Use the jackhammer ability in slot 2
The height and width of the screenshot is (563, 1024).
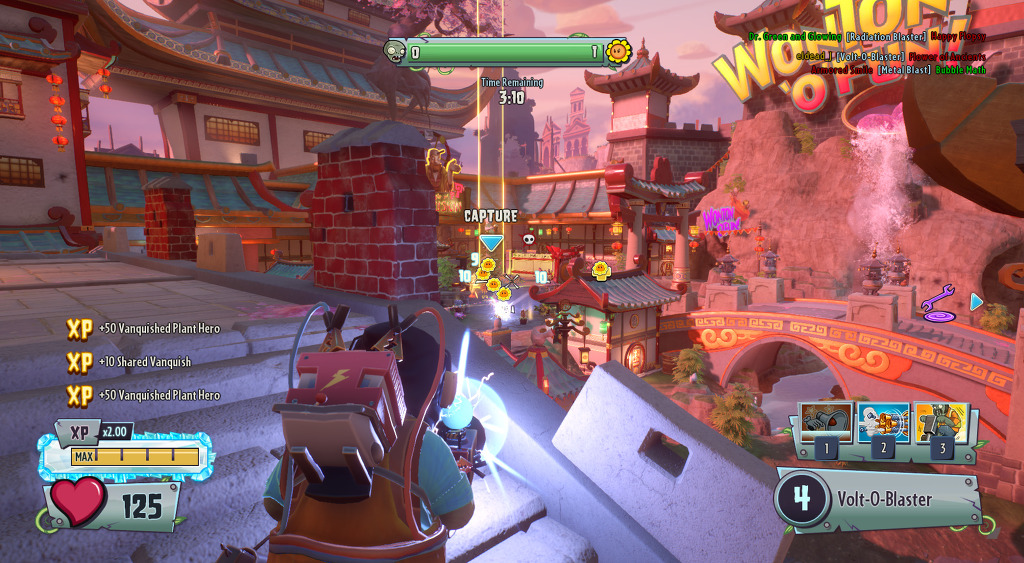883,423
